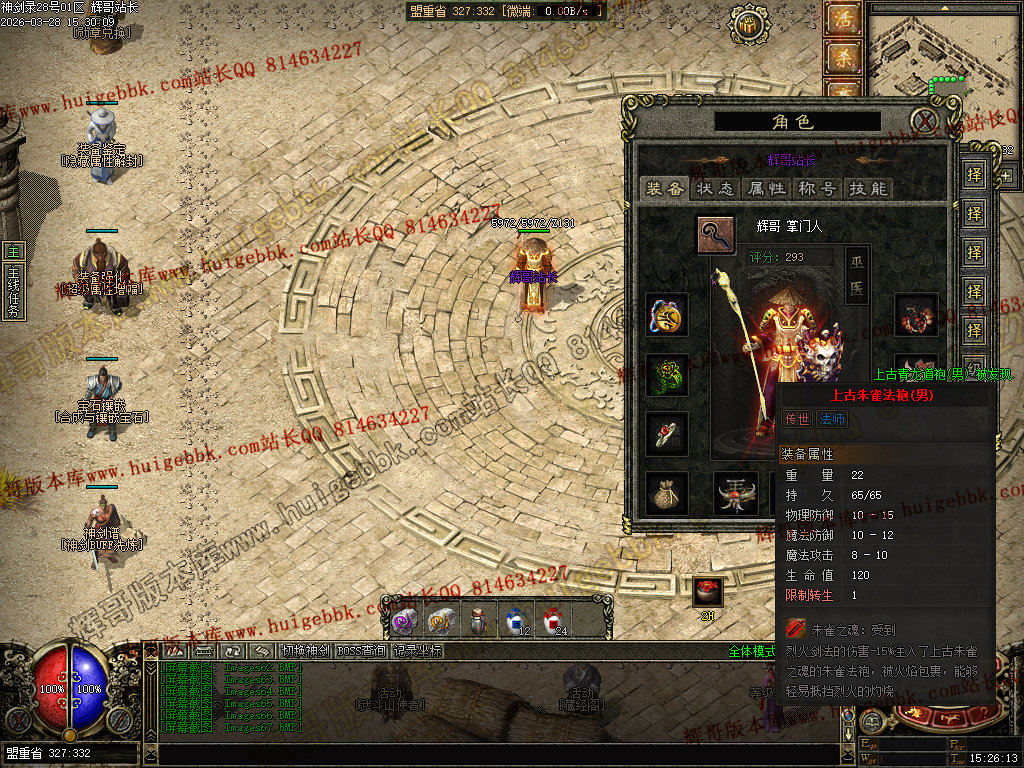Select the green flower necklace slot
Image resolution: width=1024 pixels, height=768 pixels.
point(667,375)
